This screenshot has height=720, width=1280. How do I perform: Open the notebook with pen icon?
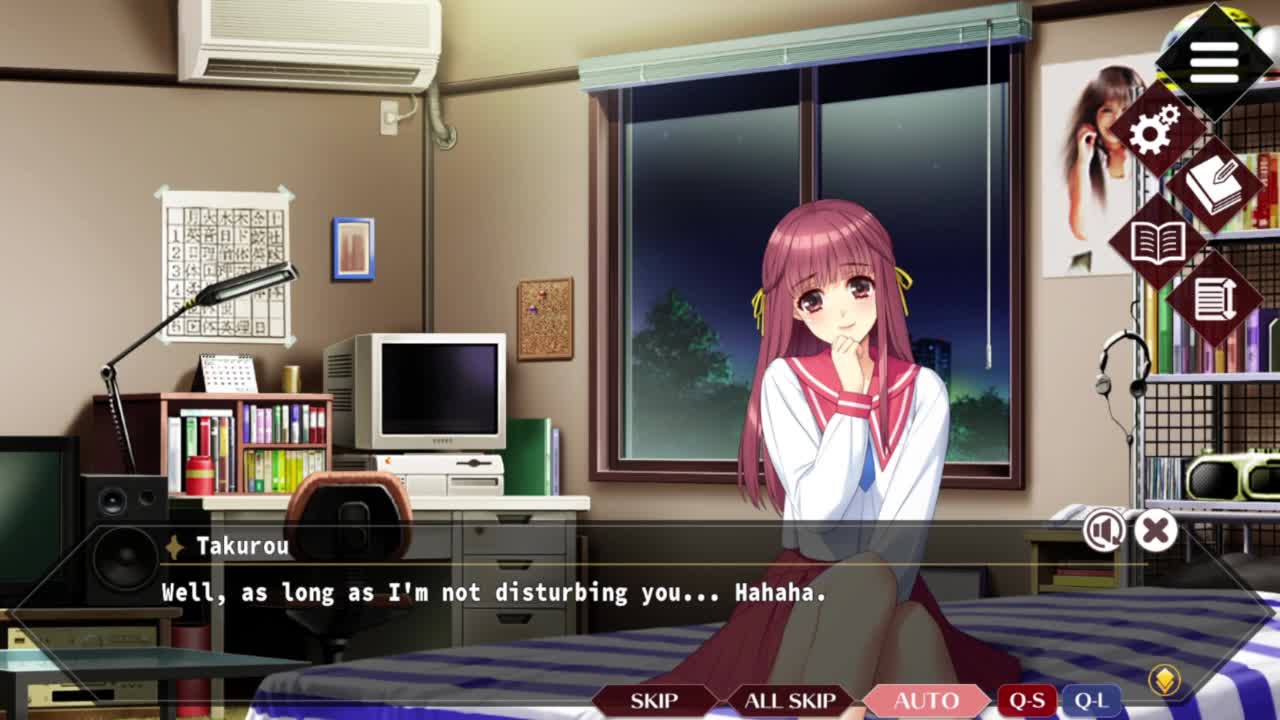[x=1214, y=186]
